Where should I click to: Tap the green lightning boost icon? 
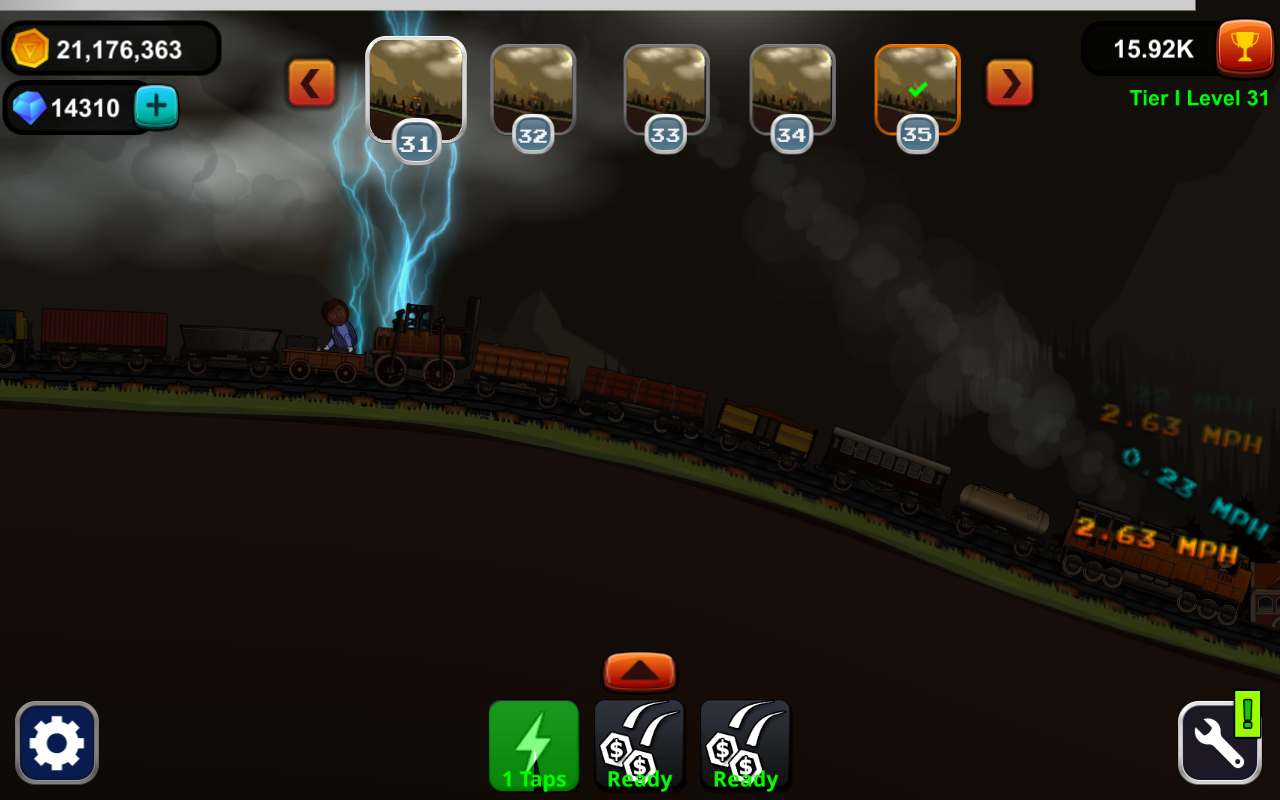[x=533, y=744]
